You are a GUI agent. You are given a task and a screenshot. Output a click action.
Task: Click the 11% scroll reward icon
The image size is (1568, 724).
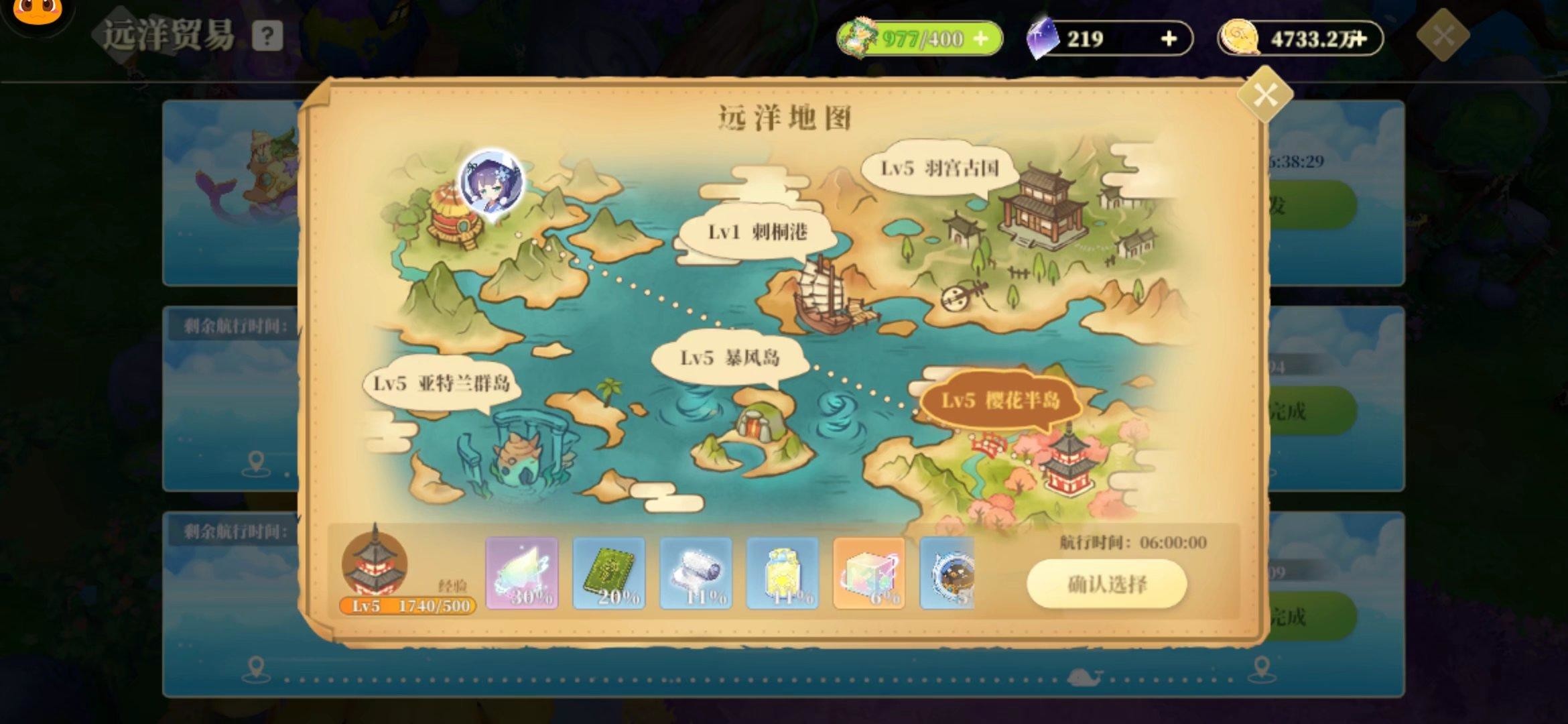tap(695, 575)
